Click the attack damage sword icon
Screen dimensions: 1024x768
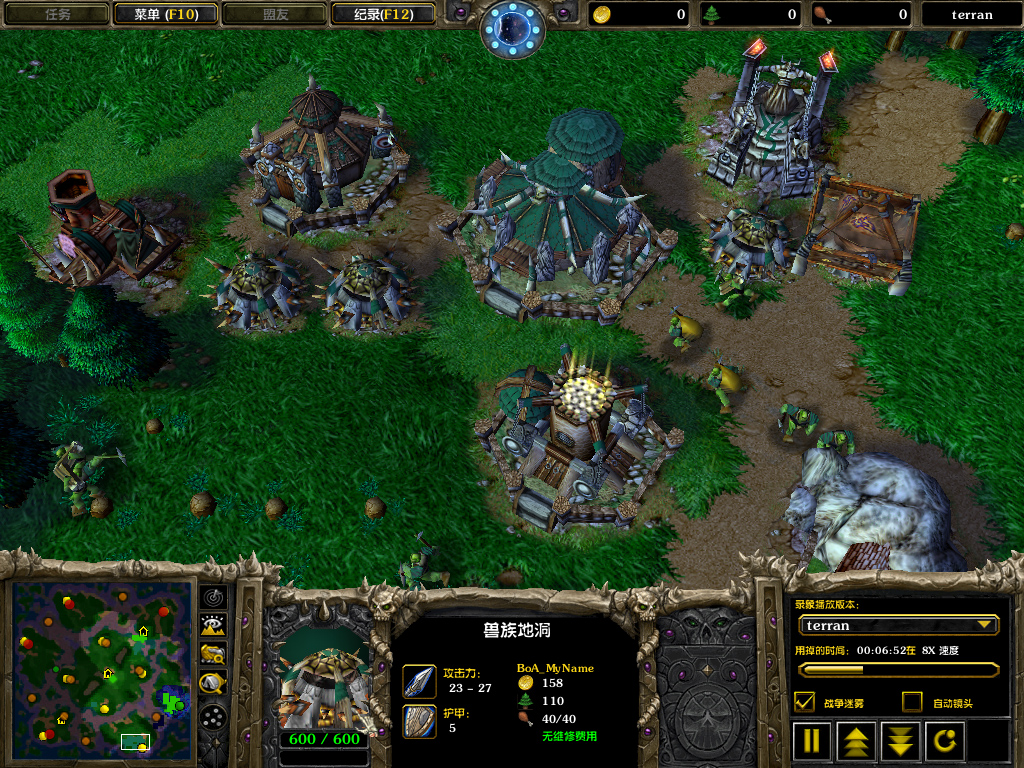tap(419, 681)
